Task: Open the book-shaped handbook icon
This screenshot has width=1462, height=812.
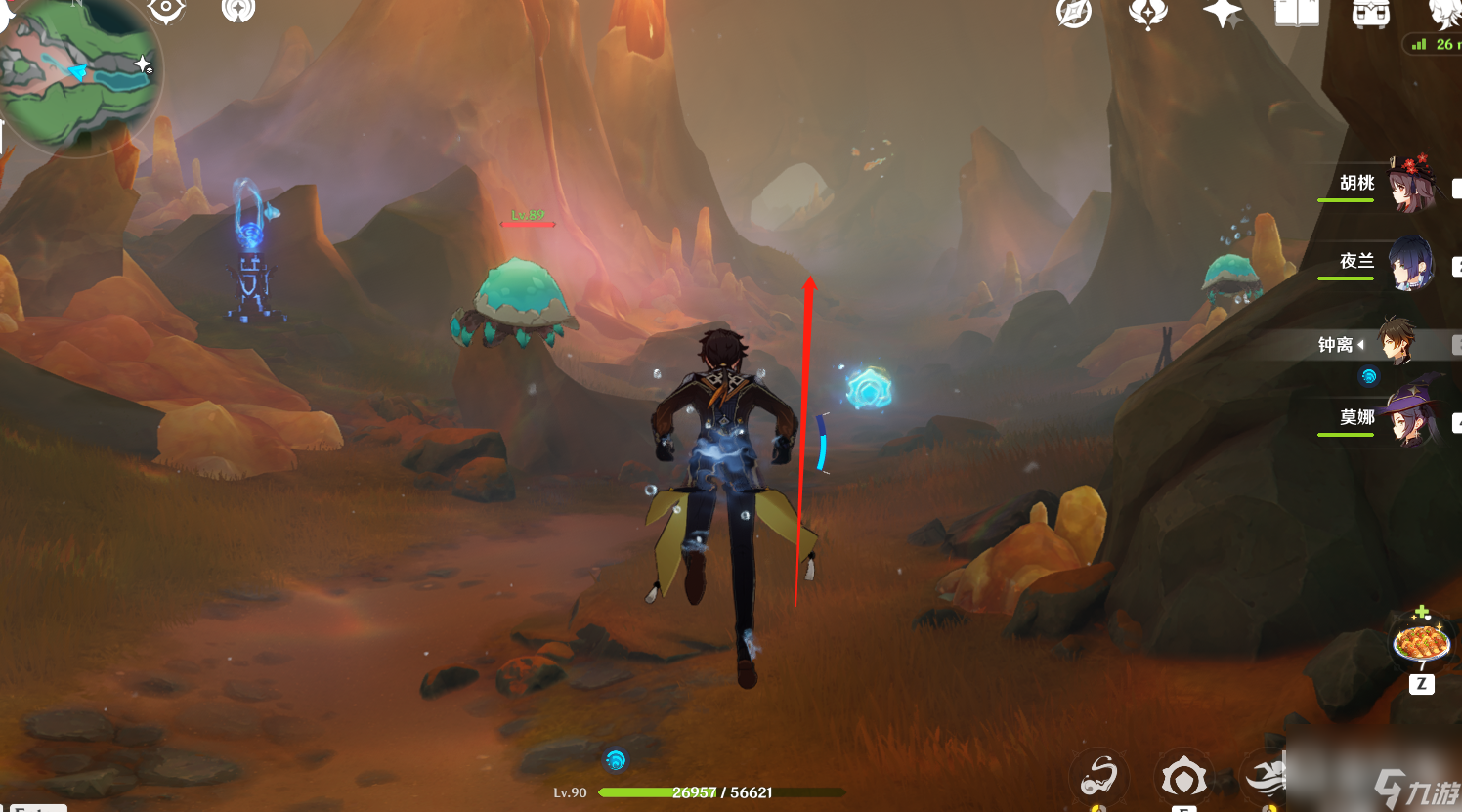Action: tap(1297, 13)
